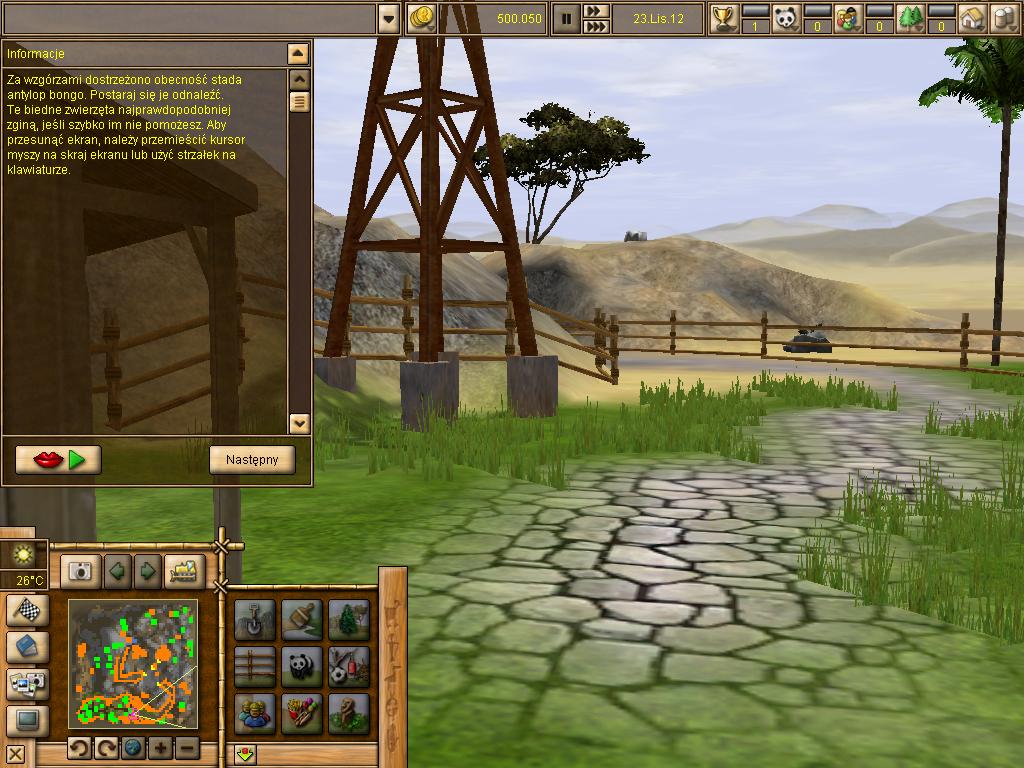The width and height of the screenshot is (1024, 768).
Task: Zoom out the minimap with minus
Action: click(x=187, y=748)
